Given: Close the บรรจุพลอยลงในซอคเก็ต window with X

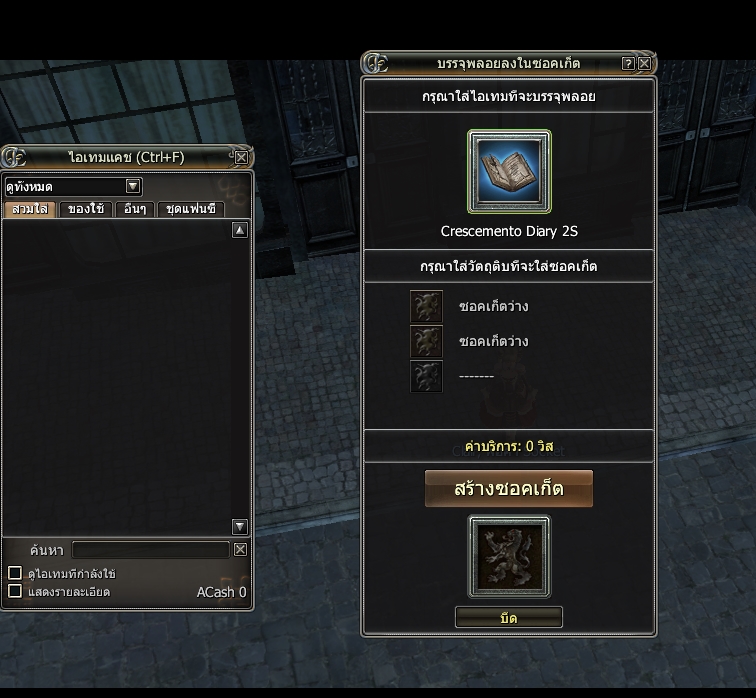Looking at the screenshot, I should coord(644,63).
